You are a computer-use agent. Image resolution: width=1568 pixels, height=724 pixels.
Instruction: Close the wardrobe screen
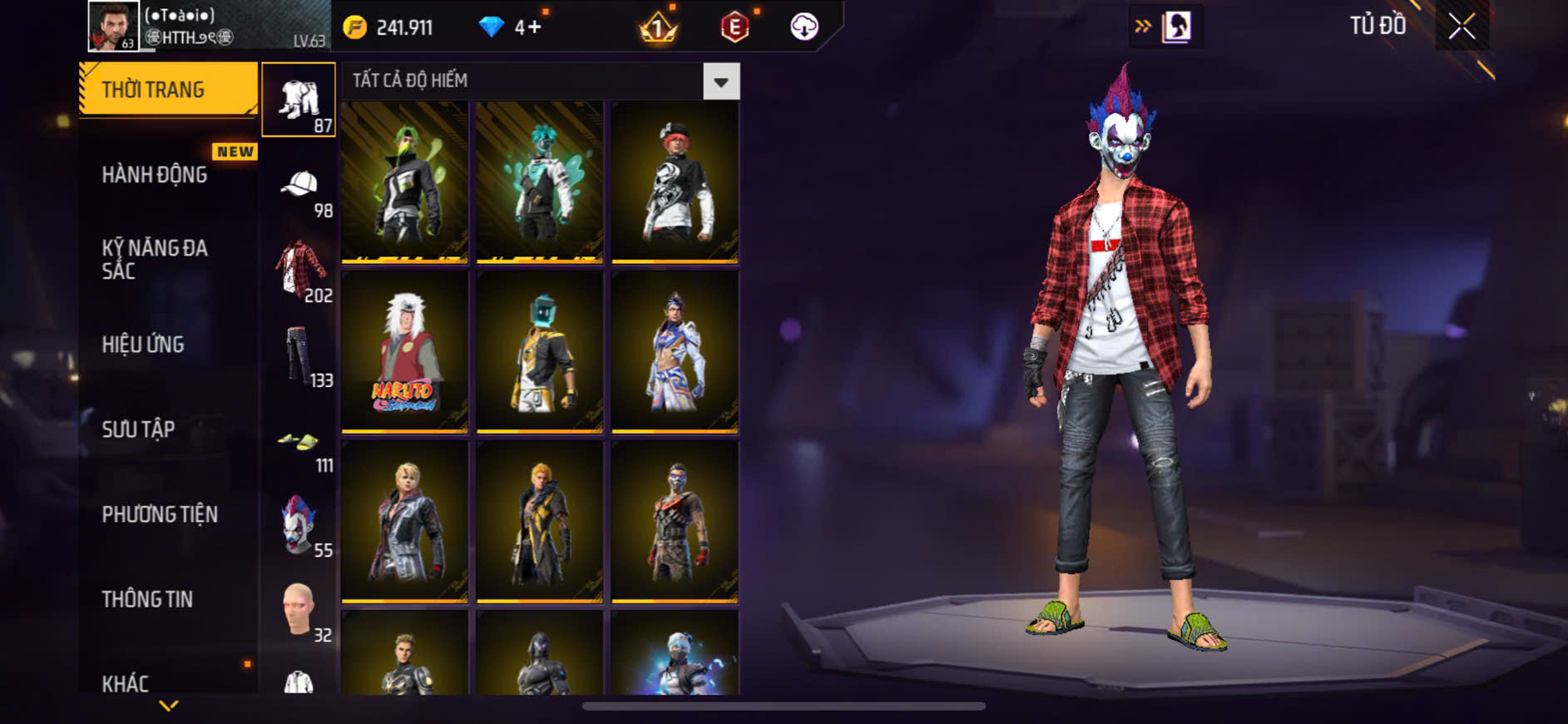(1462, 27)
